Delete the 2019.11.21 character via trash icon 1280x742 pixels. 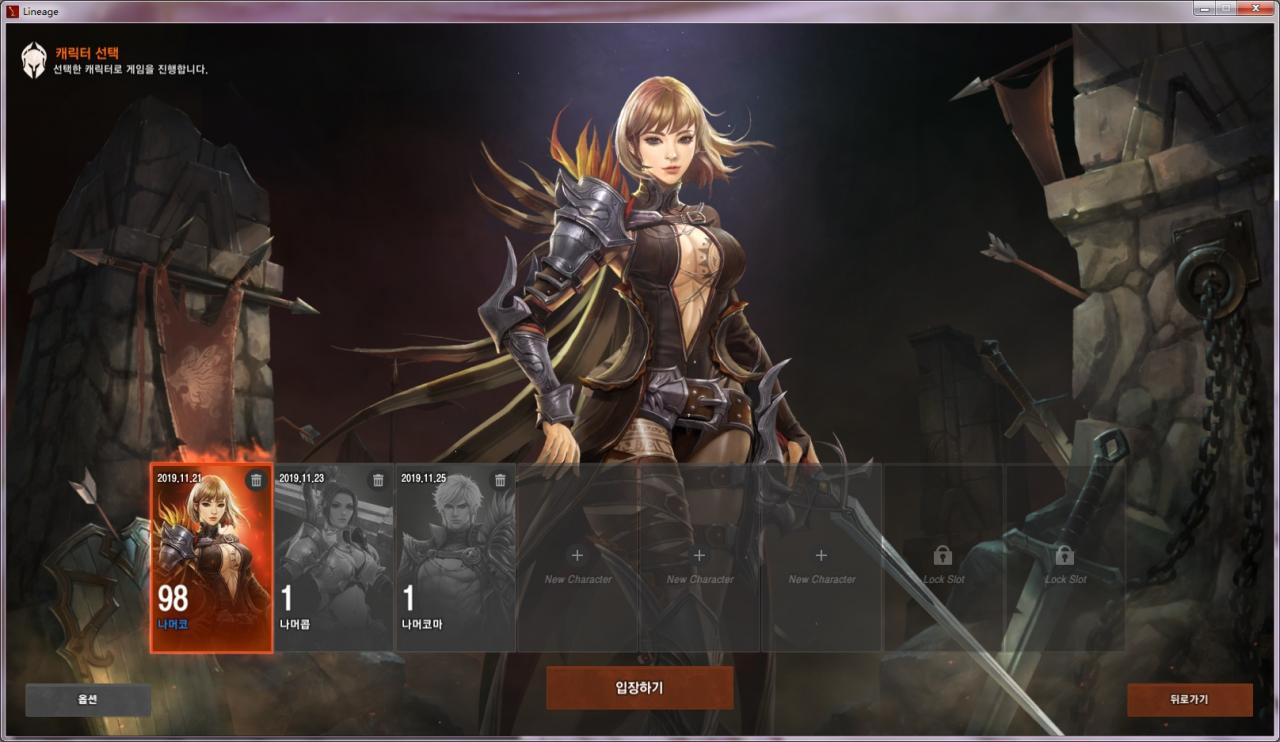(x=256, y=480)
